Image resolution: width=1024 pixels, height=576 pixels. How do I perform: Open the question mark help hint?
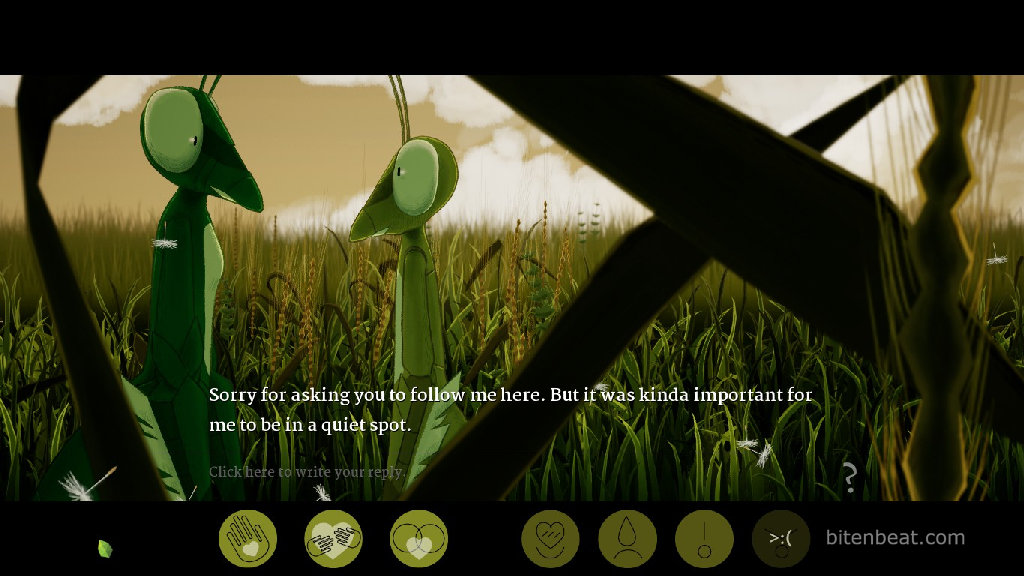click(x=849, y=478)
